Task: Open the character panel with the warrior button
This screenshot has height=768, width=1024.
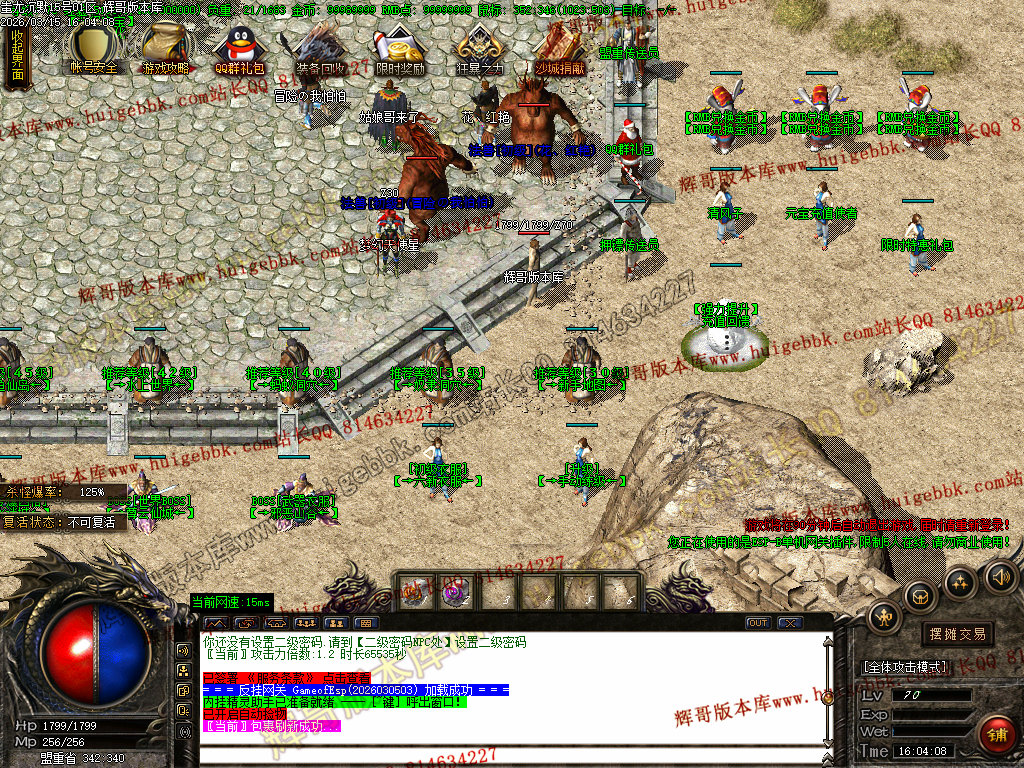Action: coord(884,617)
